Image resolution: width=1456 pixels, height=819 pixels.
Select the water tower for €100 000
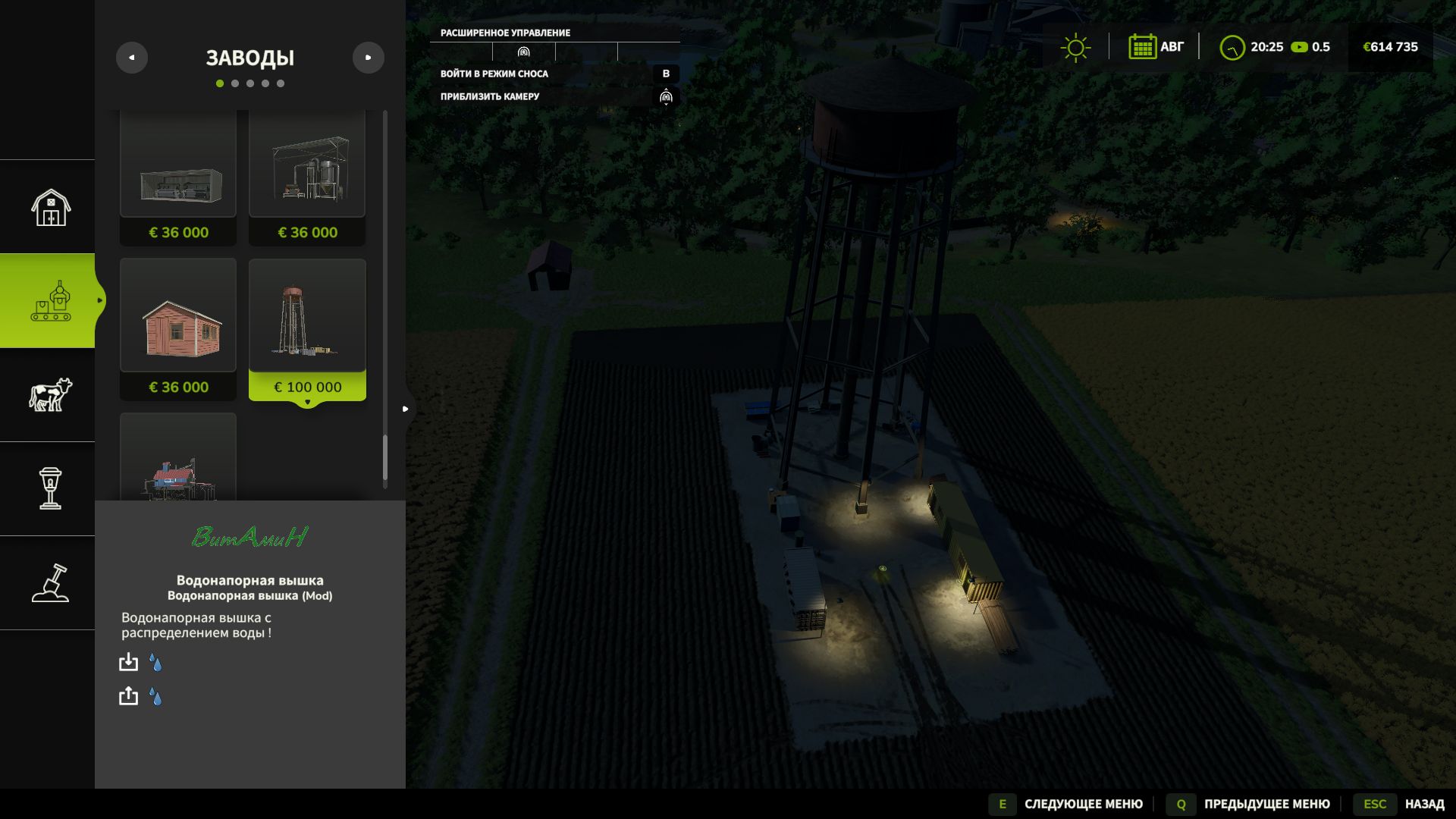[x=307, y=328]
